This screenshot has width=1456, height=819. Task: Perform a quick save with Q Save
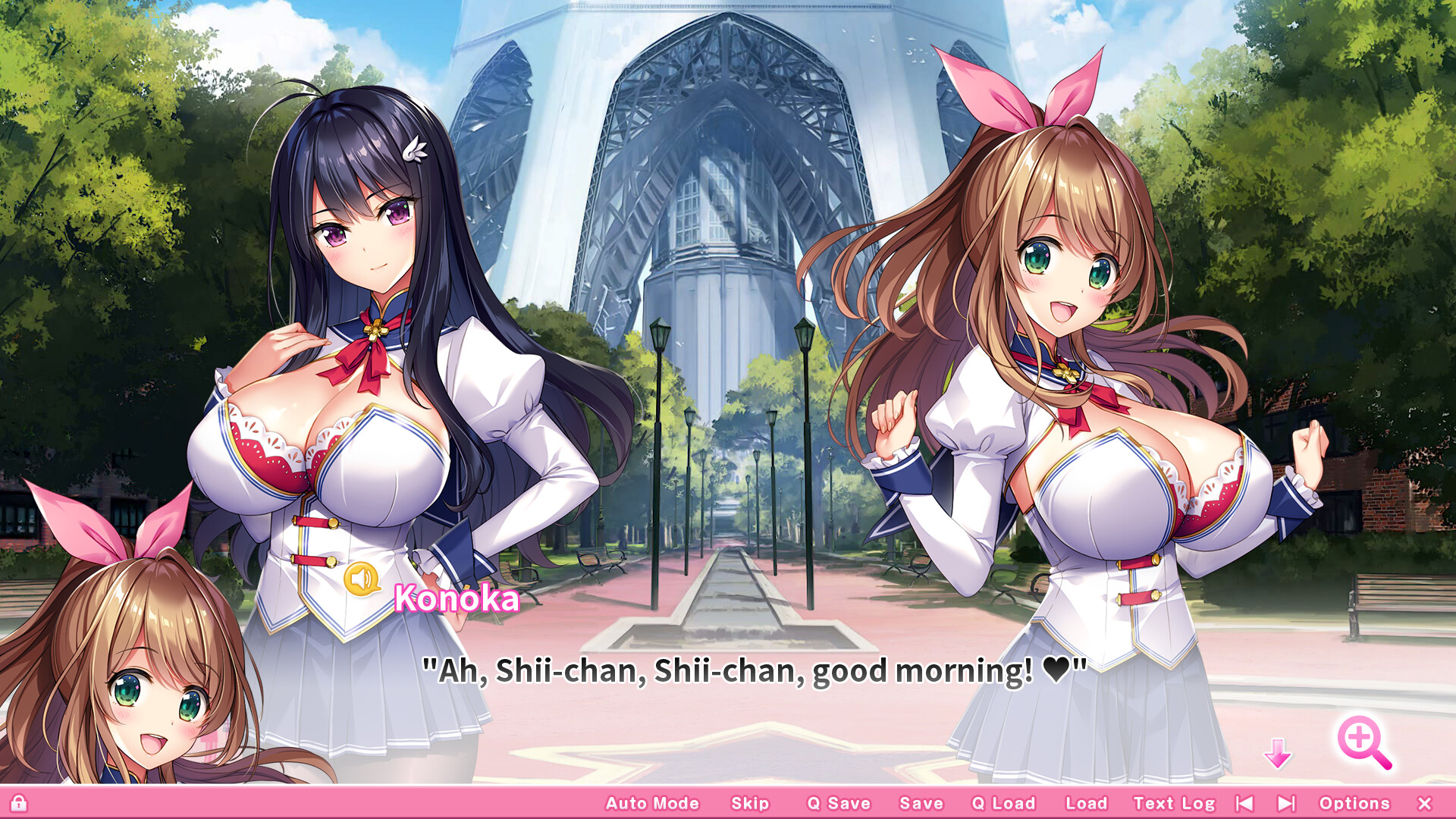[x=839, y=803]
